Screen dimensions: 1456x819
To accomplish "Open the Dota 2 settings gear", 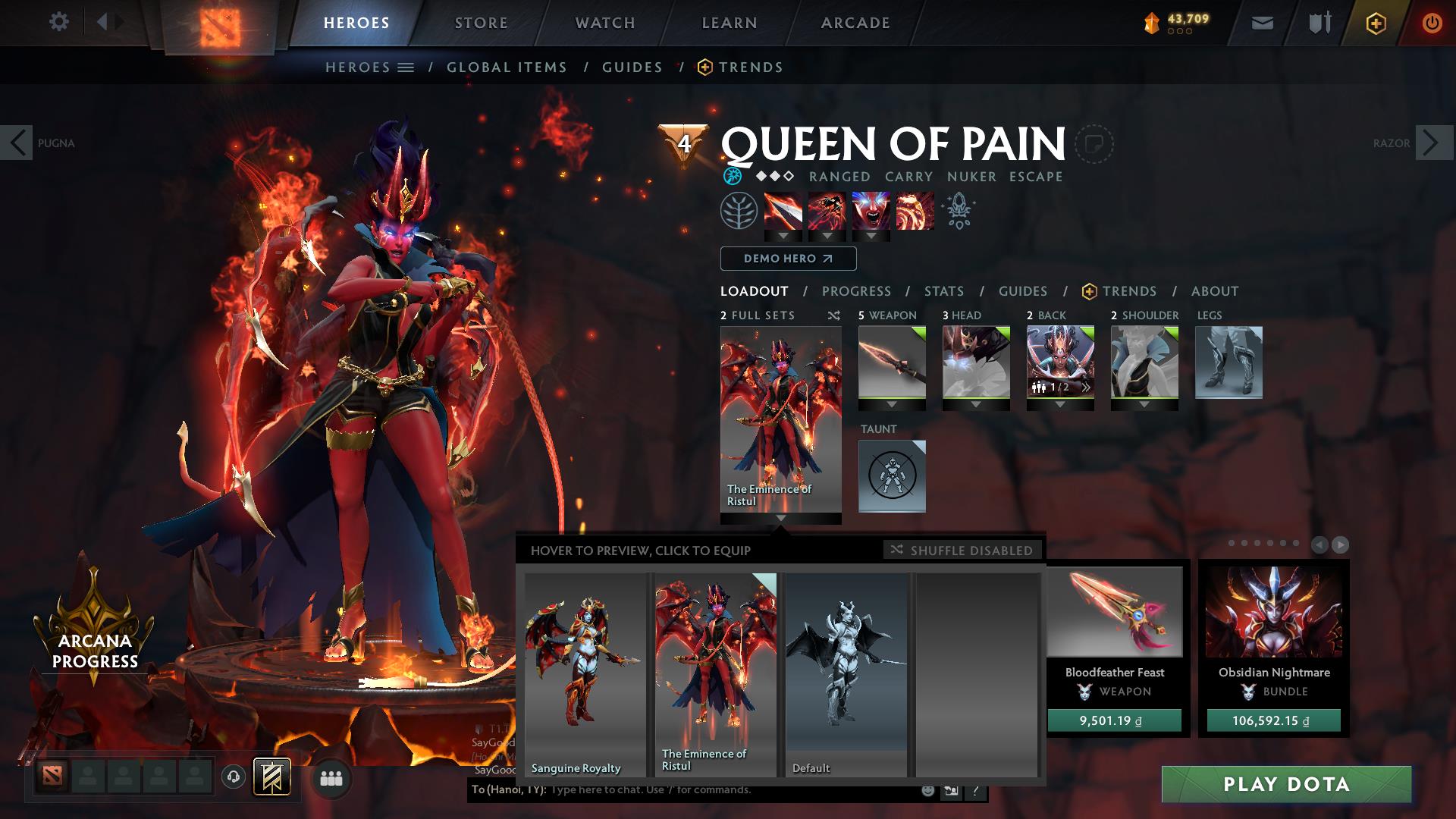I will [59, 22].
